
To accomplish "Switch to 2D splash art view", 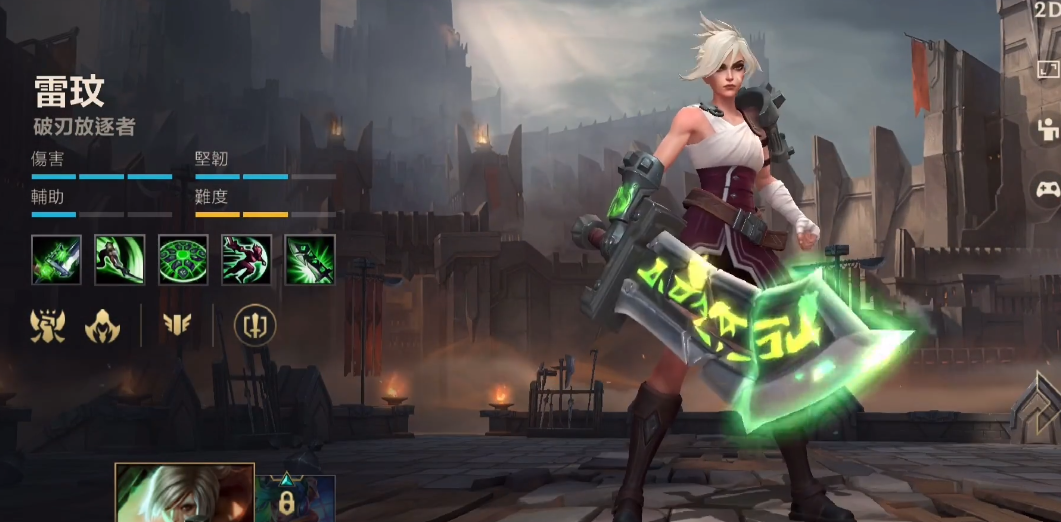I will pyautogui.click(x=1047, y=10).
